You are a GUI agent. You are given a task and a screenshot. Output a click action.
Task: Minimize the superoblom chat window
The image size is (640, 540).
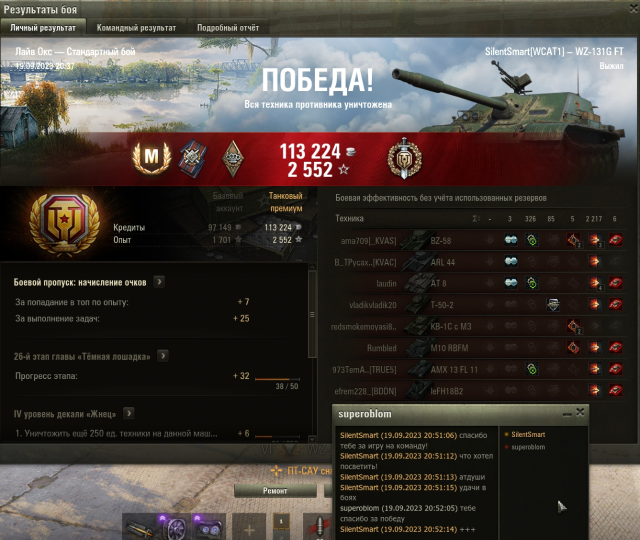[567, 412]
